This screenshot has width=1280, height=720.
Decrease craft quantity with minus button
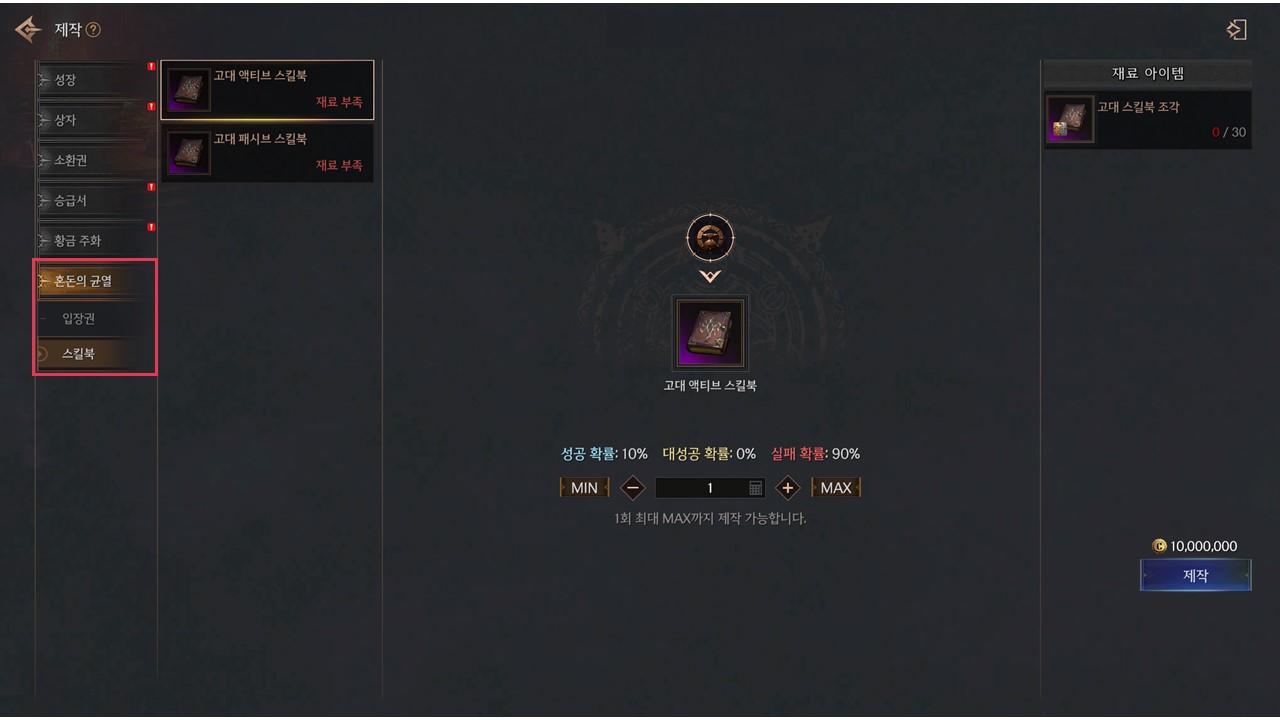click(x=632, y=488)
